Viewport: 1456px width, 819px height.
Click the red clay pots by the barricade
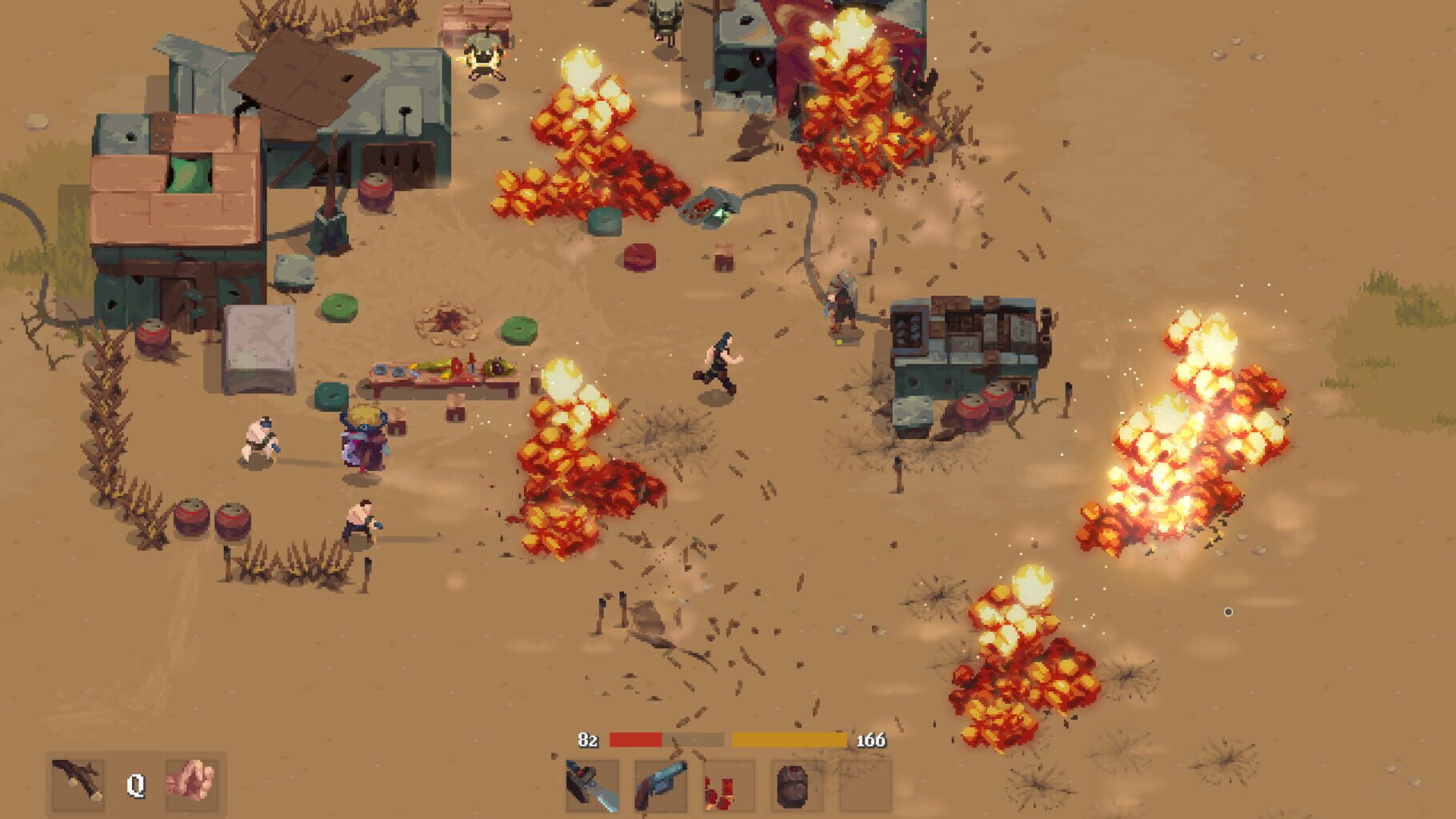point(212,520)
